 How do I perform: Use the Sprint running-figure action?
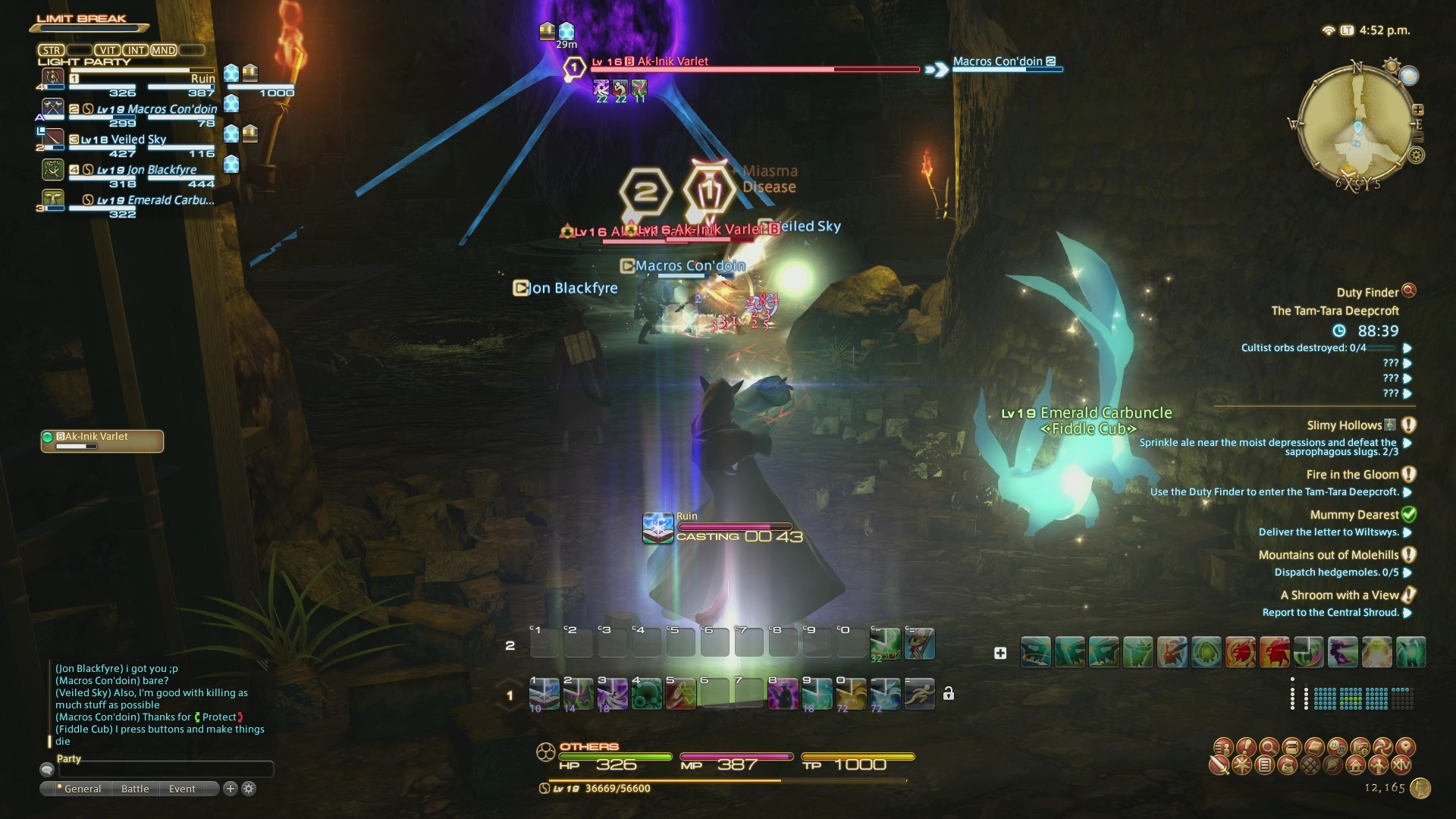tap(919, 693)
